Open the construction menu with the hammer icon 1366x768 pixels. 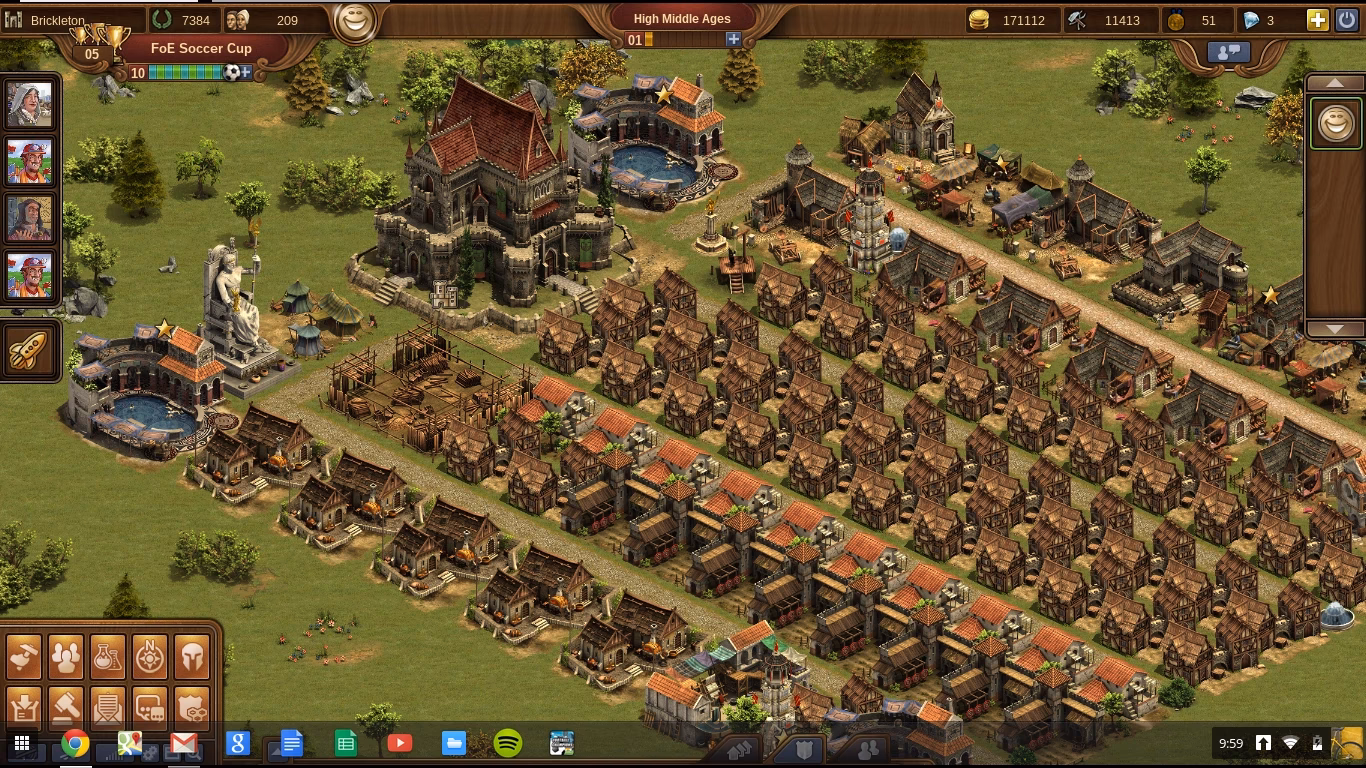point(24,656)
